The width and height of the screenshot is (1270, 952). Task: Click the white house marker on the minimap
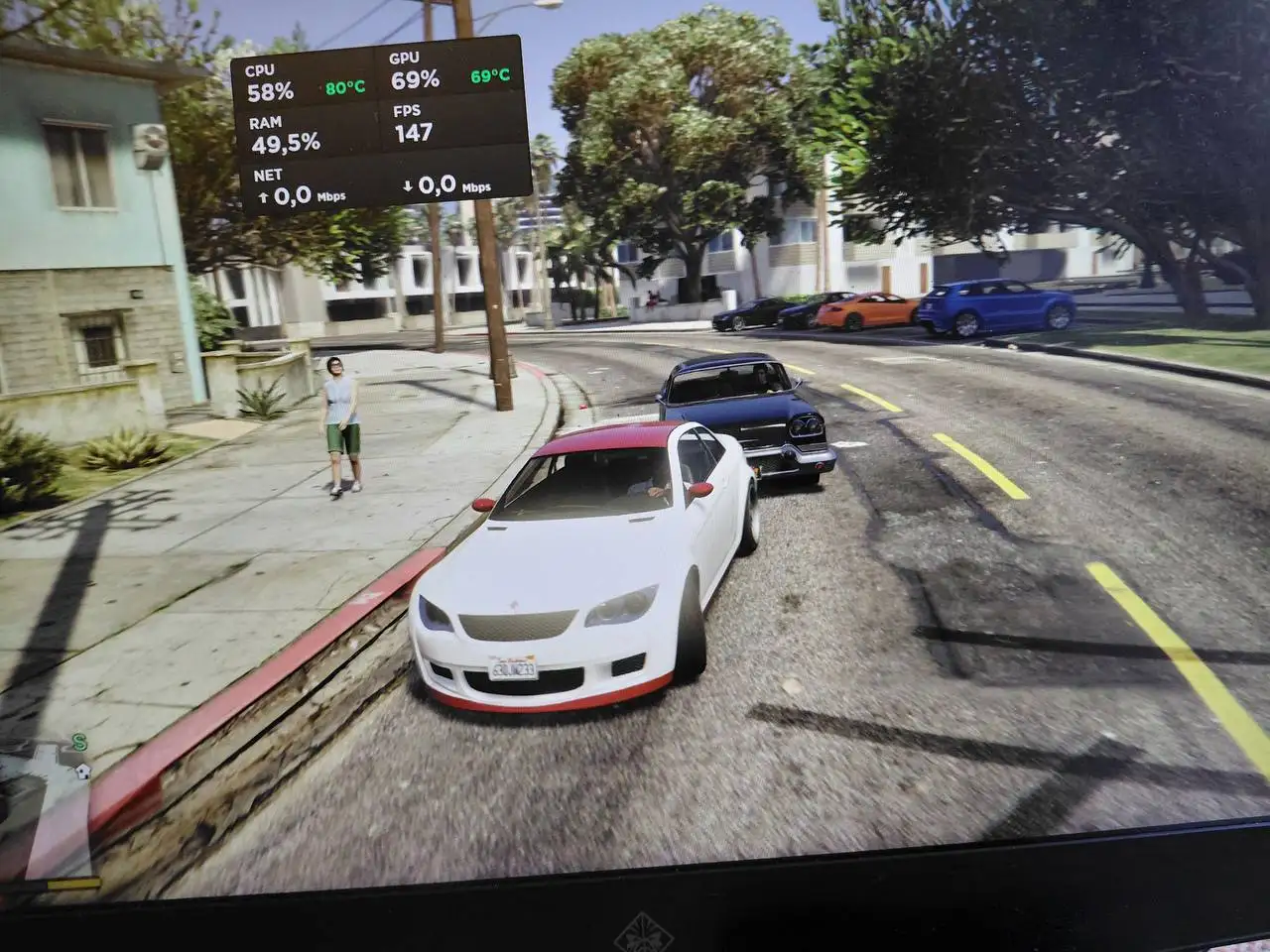[x=82, y=770]
